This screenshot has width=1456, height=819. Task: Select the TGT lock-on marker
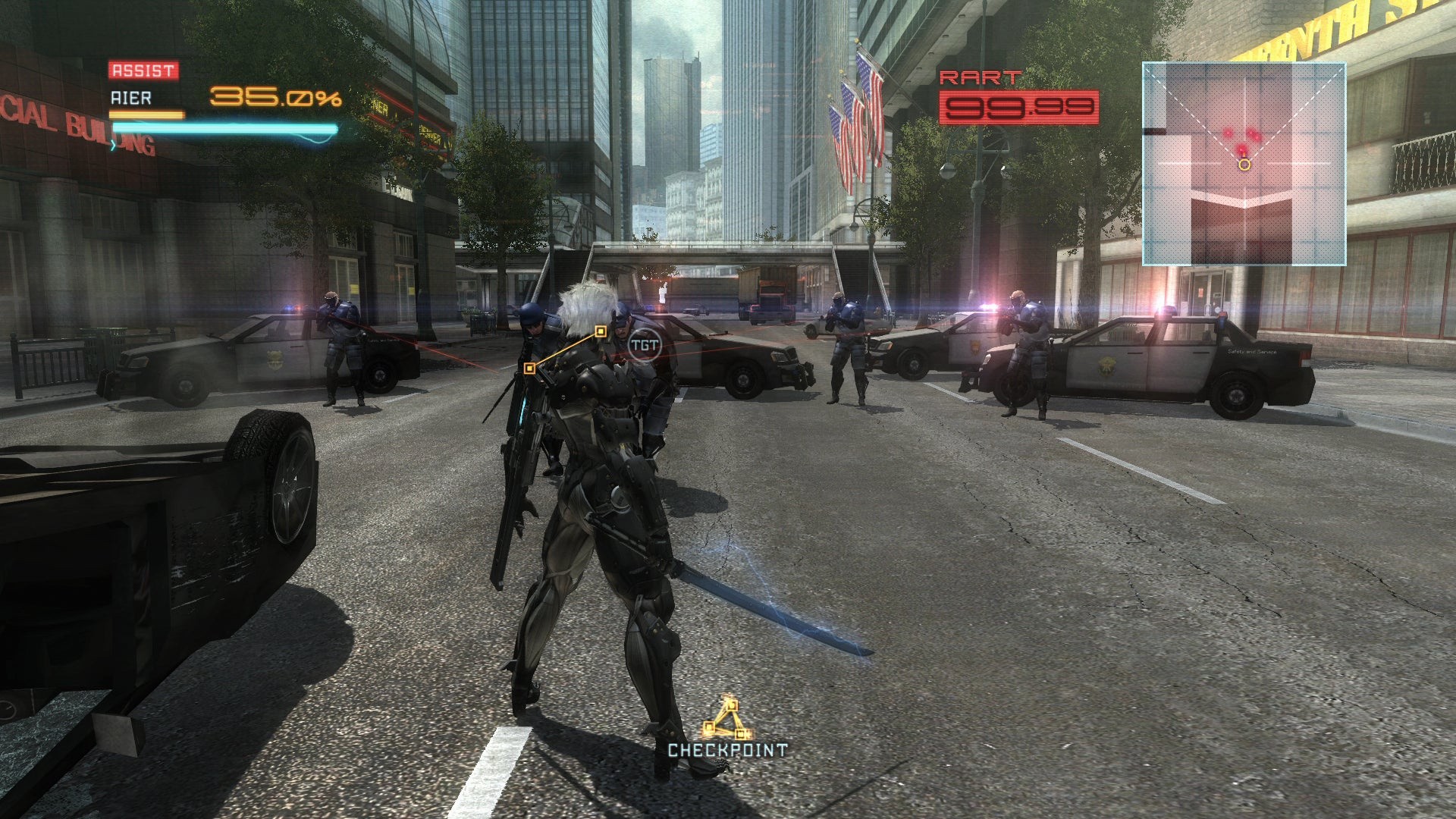[x=644, y=345]
